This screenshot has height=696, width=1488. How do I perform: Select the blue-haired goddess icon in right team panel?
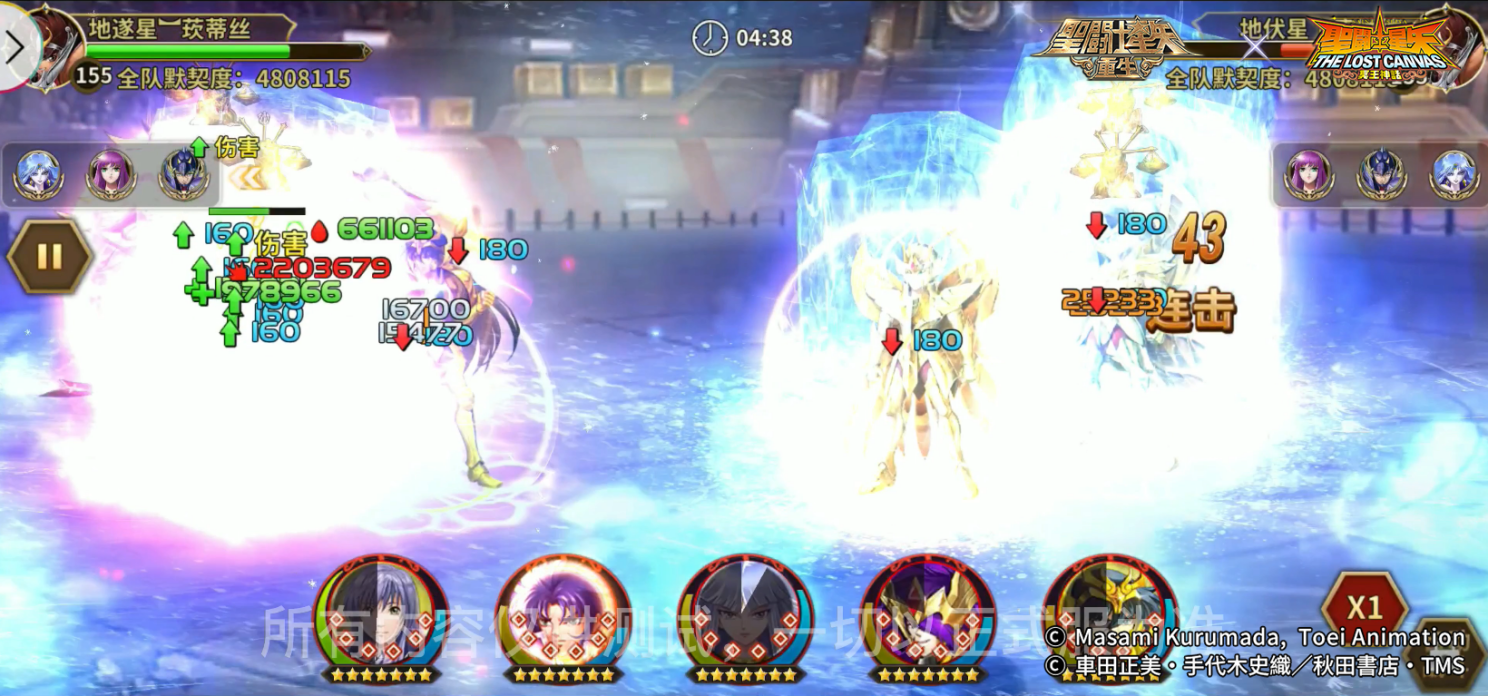click(x=1453, y=175)
